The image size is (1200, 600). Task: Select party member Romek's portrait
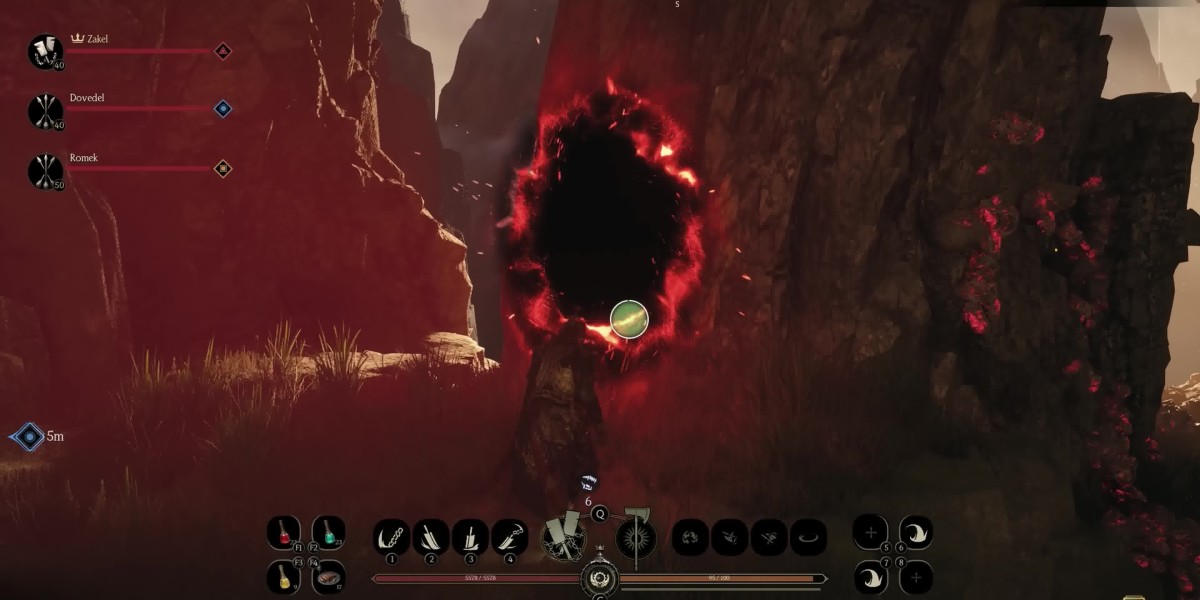(44, 170)
